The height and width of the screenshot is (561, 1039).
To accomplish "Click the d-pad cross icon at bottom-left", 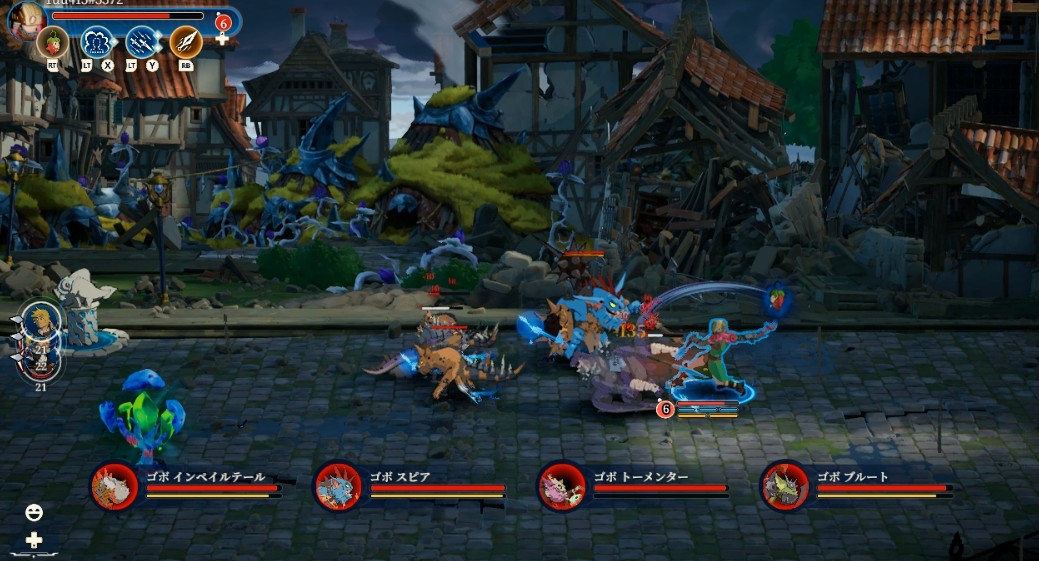I will (34, 540).
